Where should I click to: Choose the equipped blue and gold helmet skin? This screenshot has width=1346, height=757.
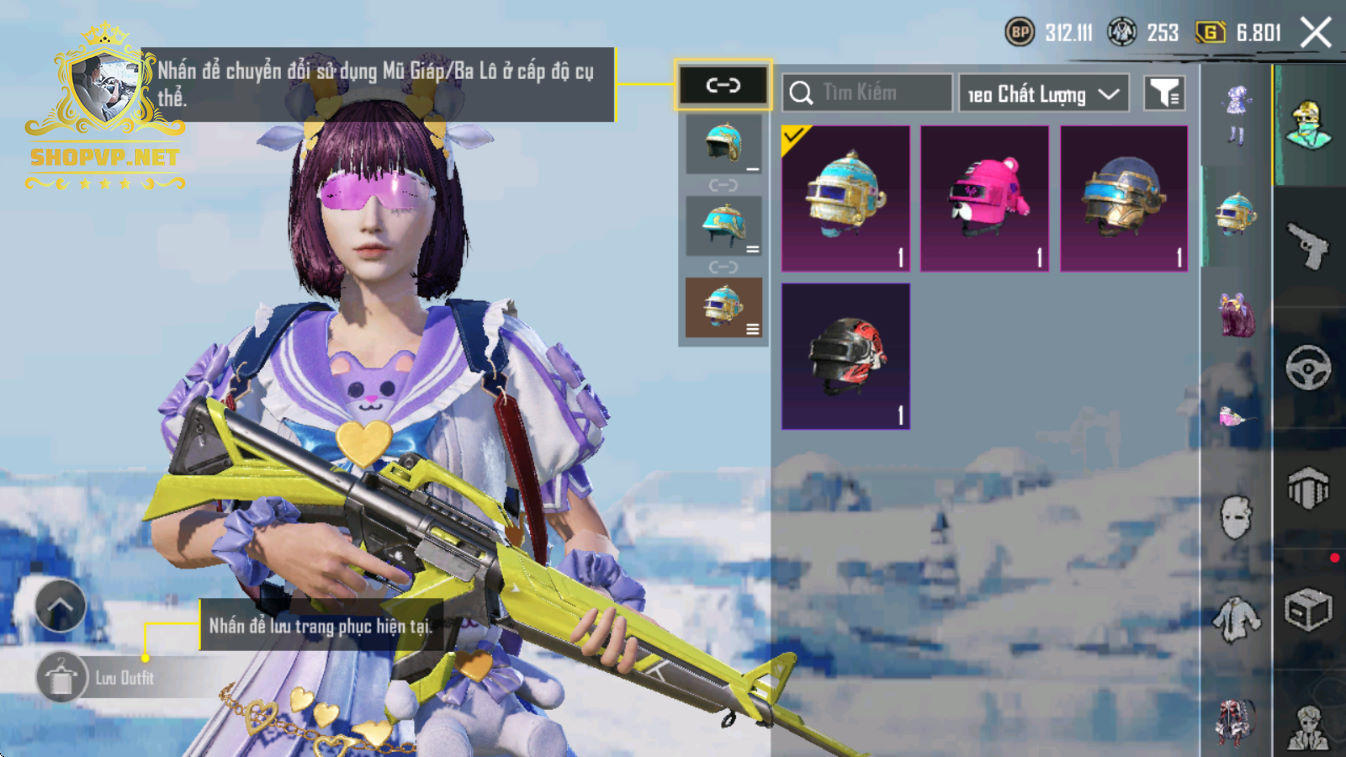pyautogui.click(x=845, y=198)
